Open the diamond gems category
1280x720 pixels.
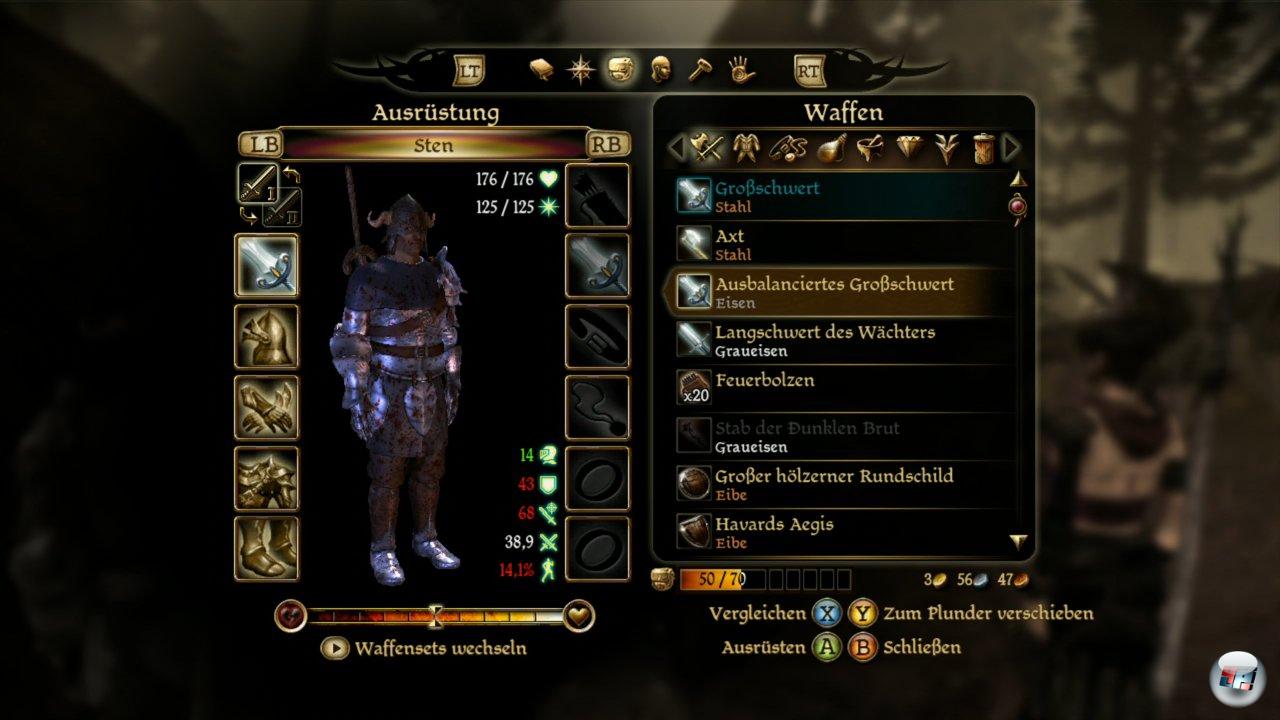tap(908, 149)
